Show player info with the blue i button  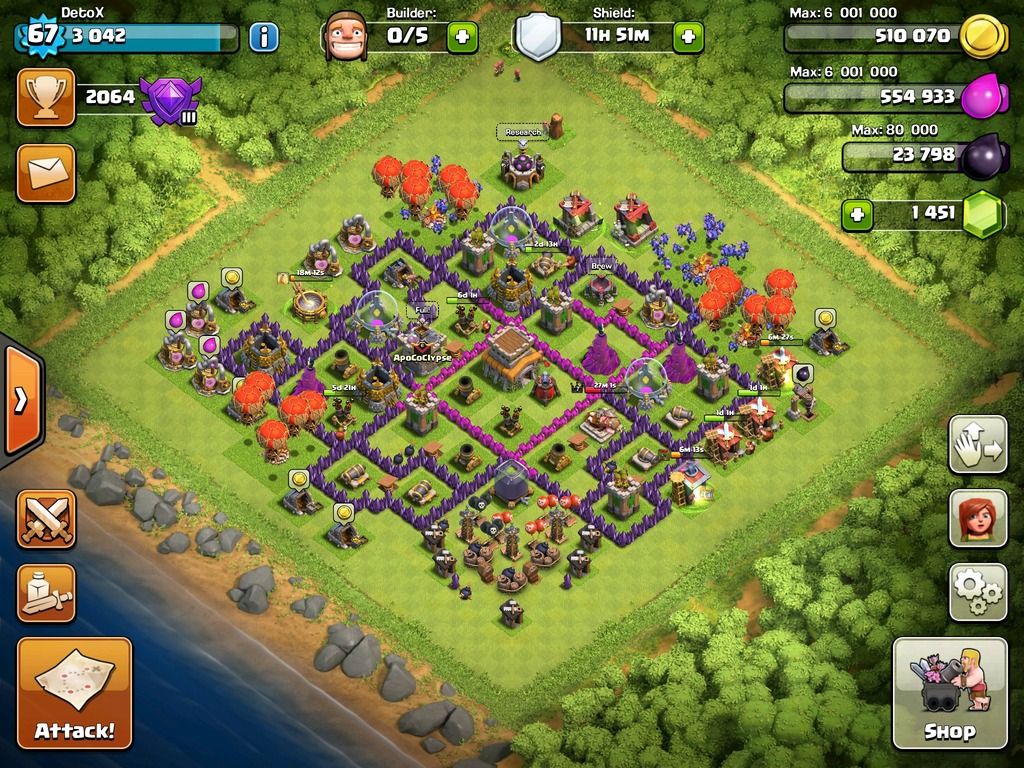pos(263,38)
